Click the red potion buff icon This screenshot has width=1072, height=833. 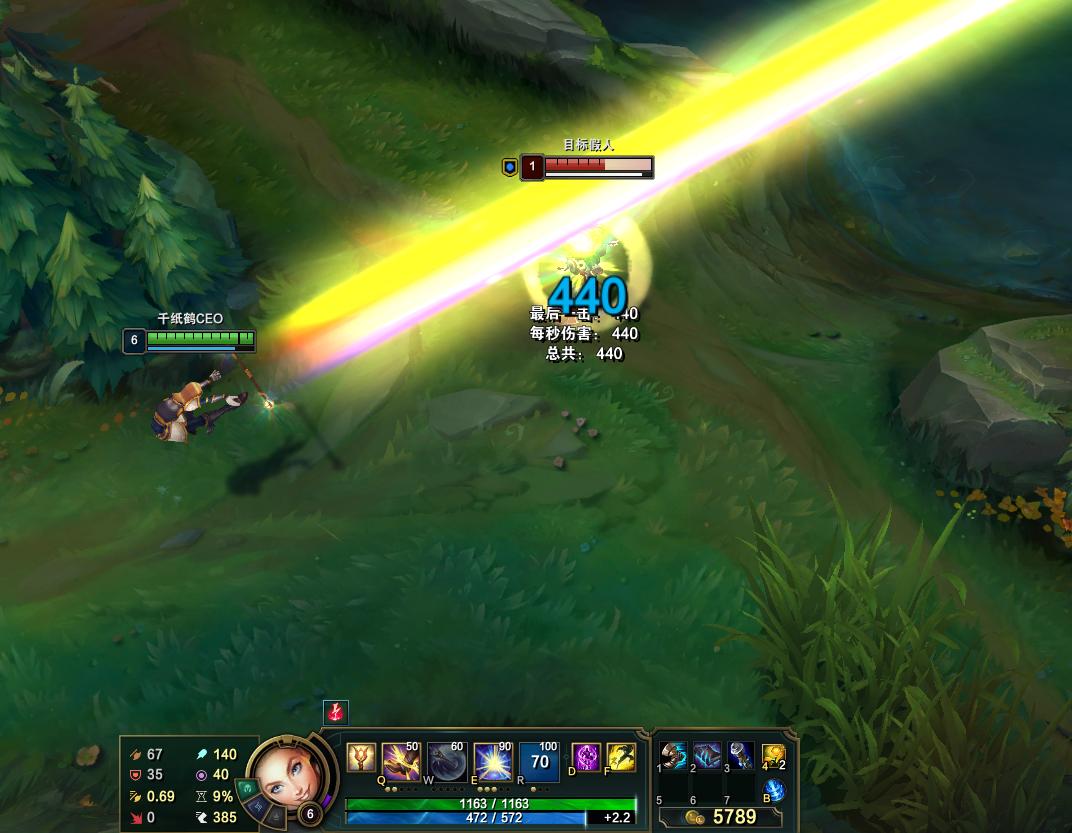[335, 712]
